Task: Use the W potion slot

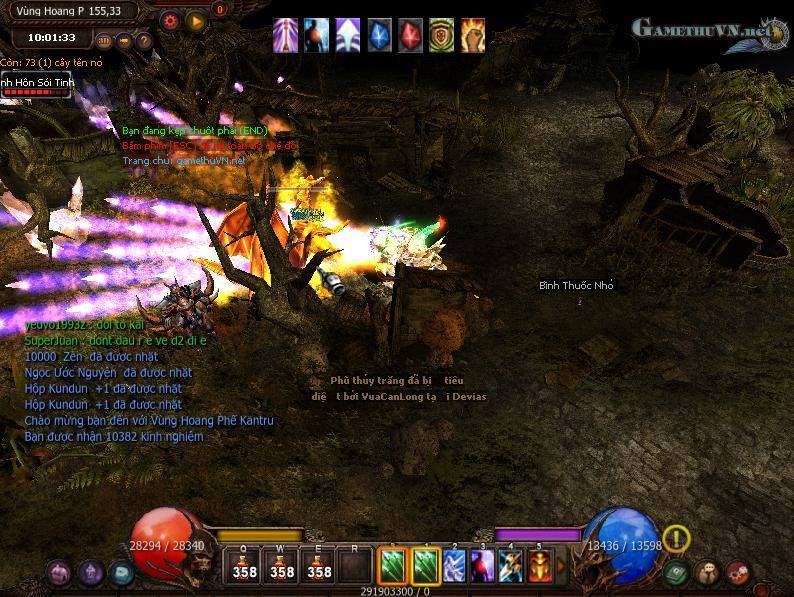Action: [x=281, y=566]
